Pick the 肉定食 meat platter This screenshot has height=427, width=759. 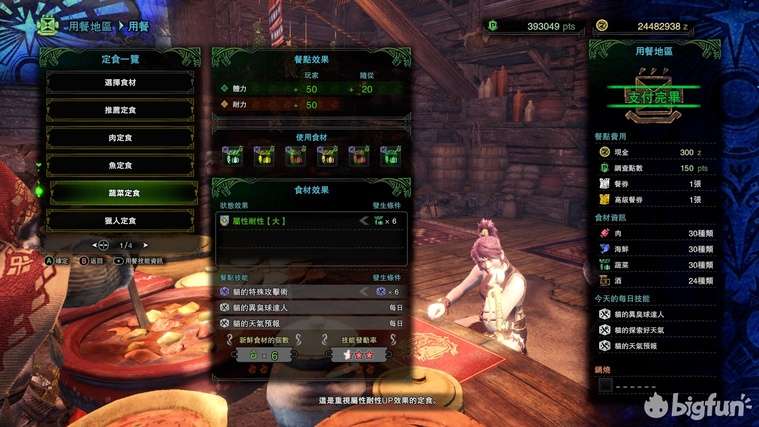point(124,138)
